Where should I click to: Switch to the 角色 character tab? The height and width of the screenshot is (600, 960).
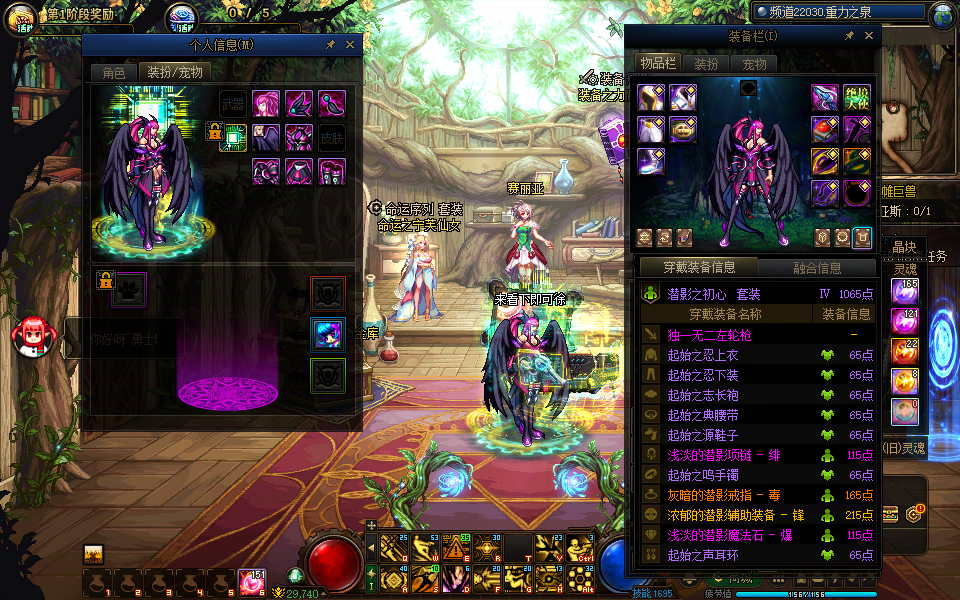tap(113, 72)
